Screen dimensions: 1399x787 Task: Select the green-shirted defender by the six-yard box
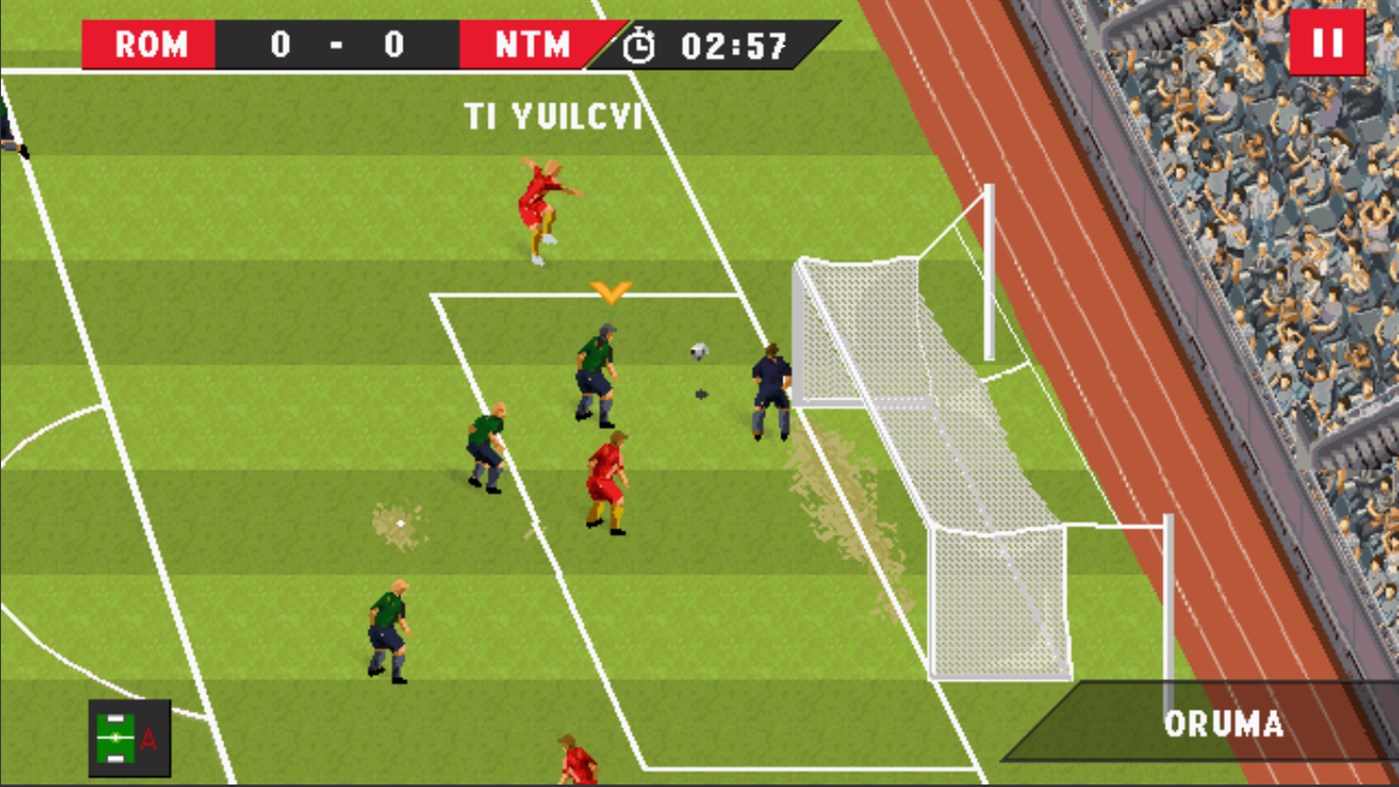click(x=597, y=370)
